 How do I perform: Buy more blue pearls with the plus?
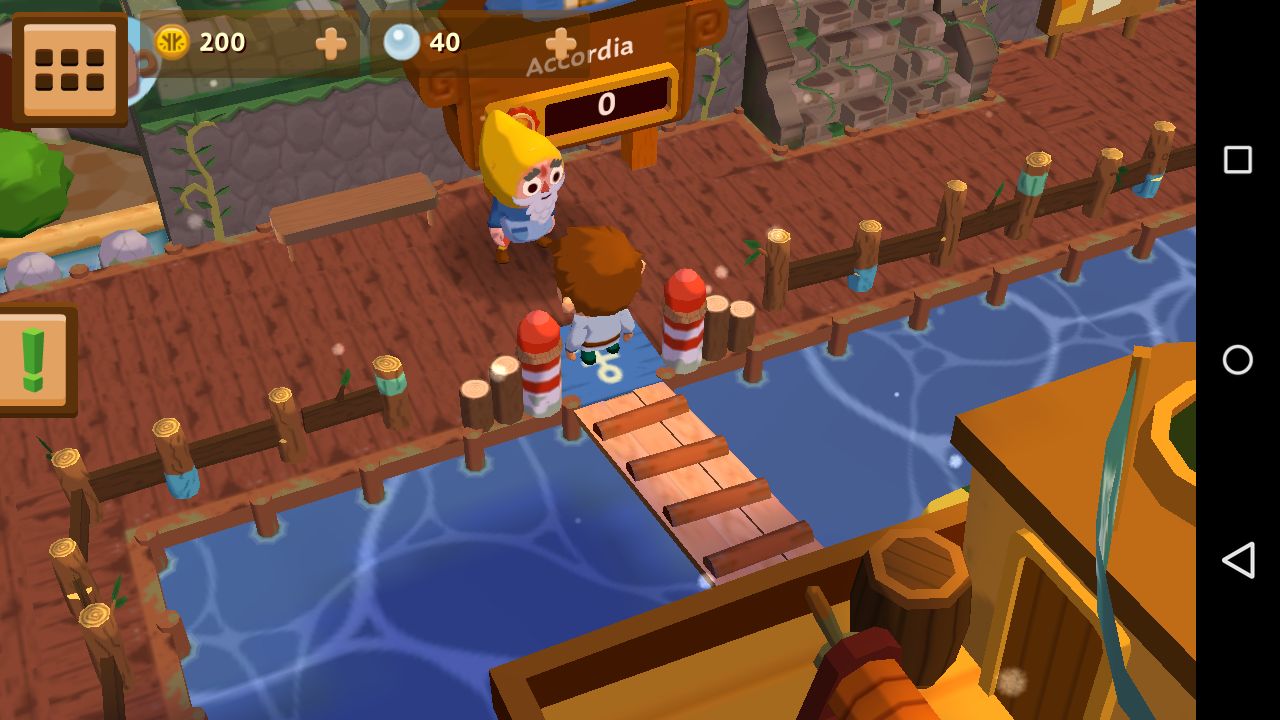pos(560,43)
